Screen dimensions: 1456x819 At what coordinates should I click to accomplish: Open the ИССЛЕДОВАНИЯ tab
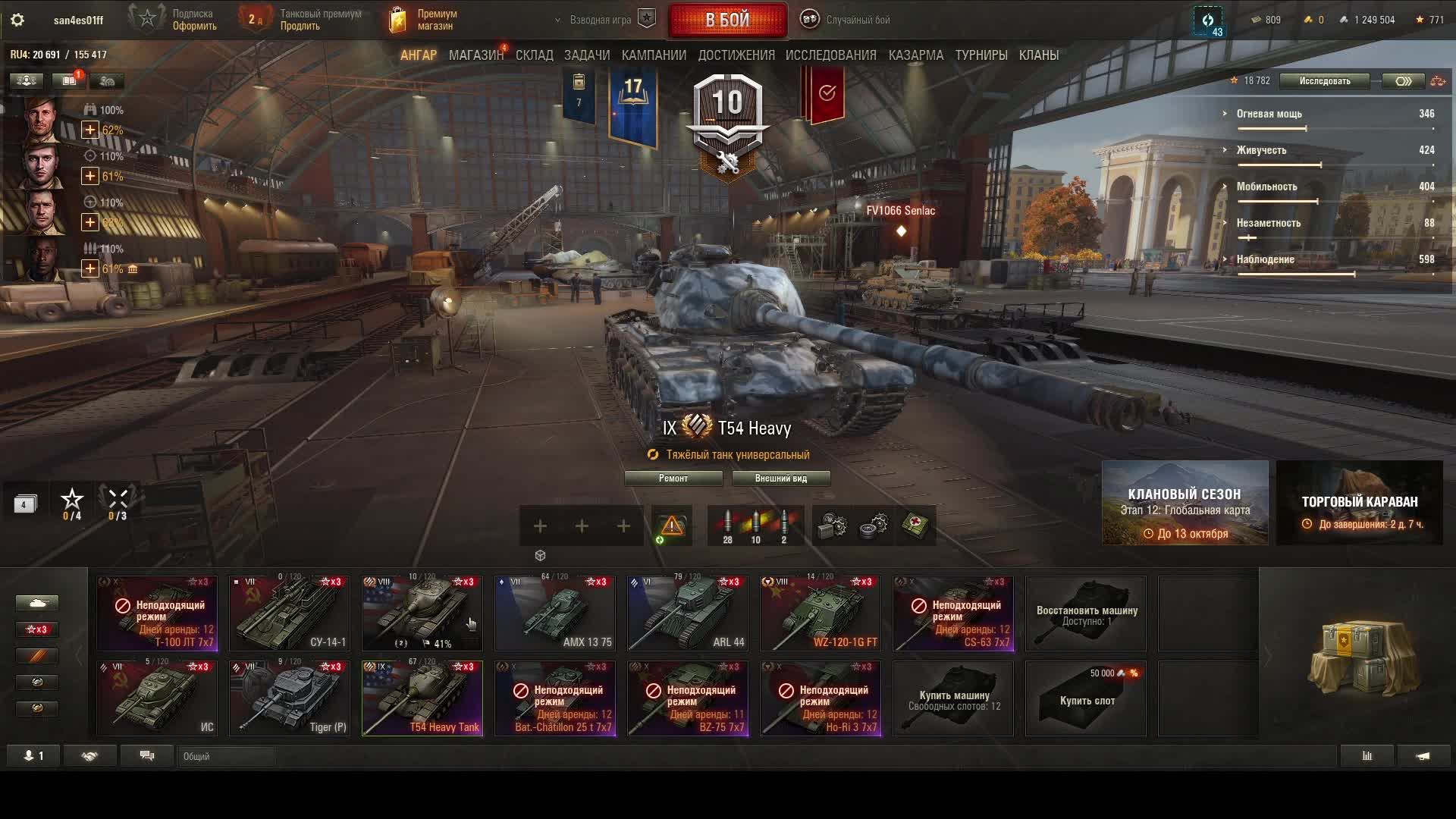pos(830,55)
